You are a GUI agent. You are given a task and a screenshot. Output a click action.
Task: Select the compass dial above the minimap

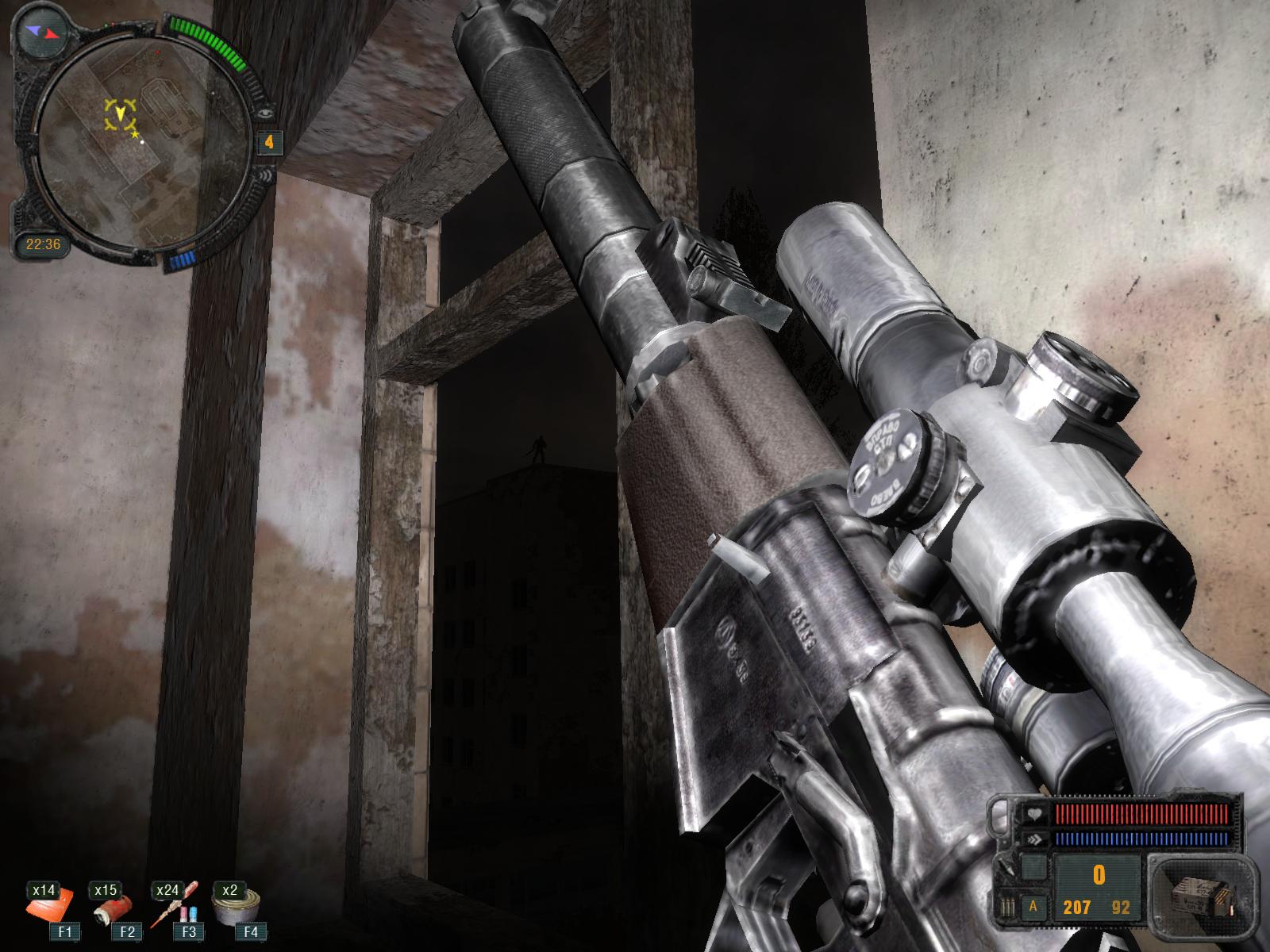tap(43, 32)
